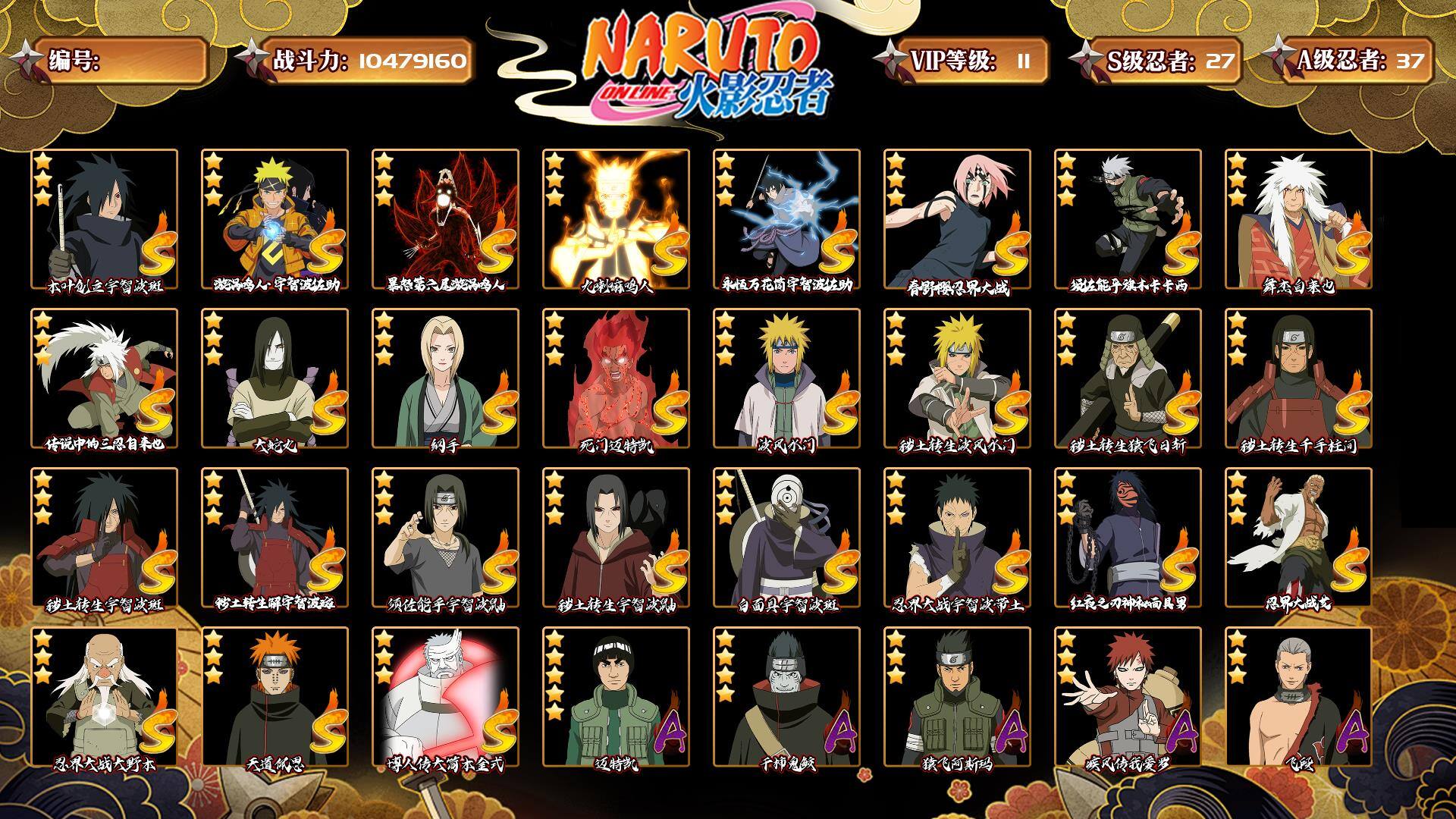Select the Tendo Pain card

click(275, 697)
